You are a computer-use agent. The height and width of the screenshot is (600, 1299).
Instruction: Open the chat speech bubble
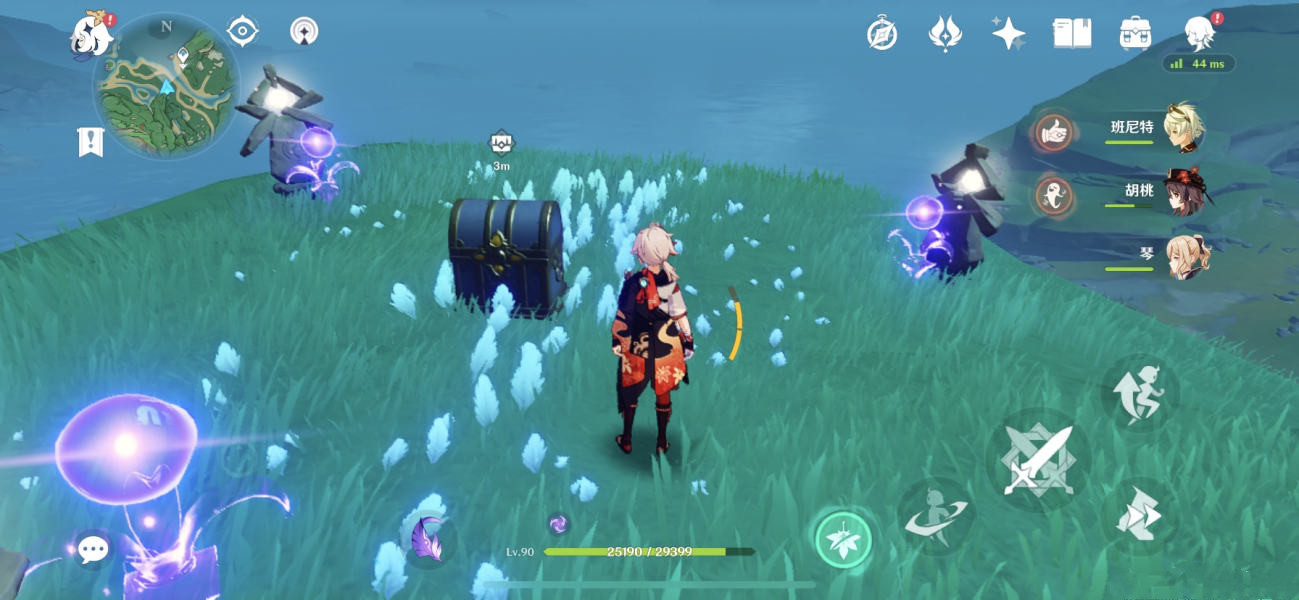[93, 548]
